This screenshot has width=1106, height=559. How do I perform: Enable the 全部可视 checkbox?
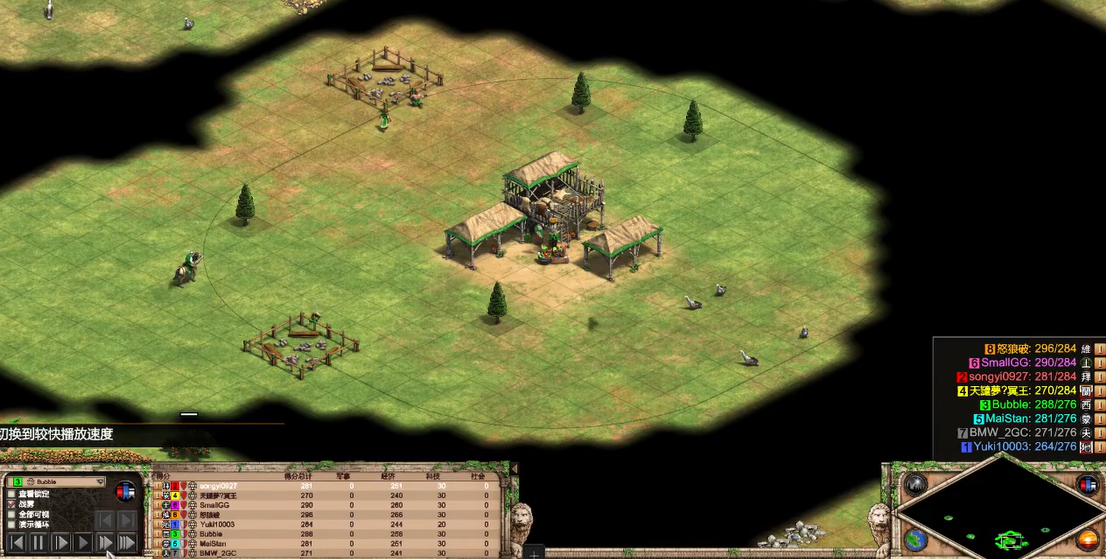(x=11, y=514)
